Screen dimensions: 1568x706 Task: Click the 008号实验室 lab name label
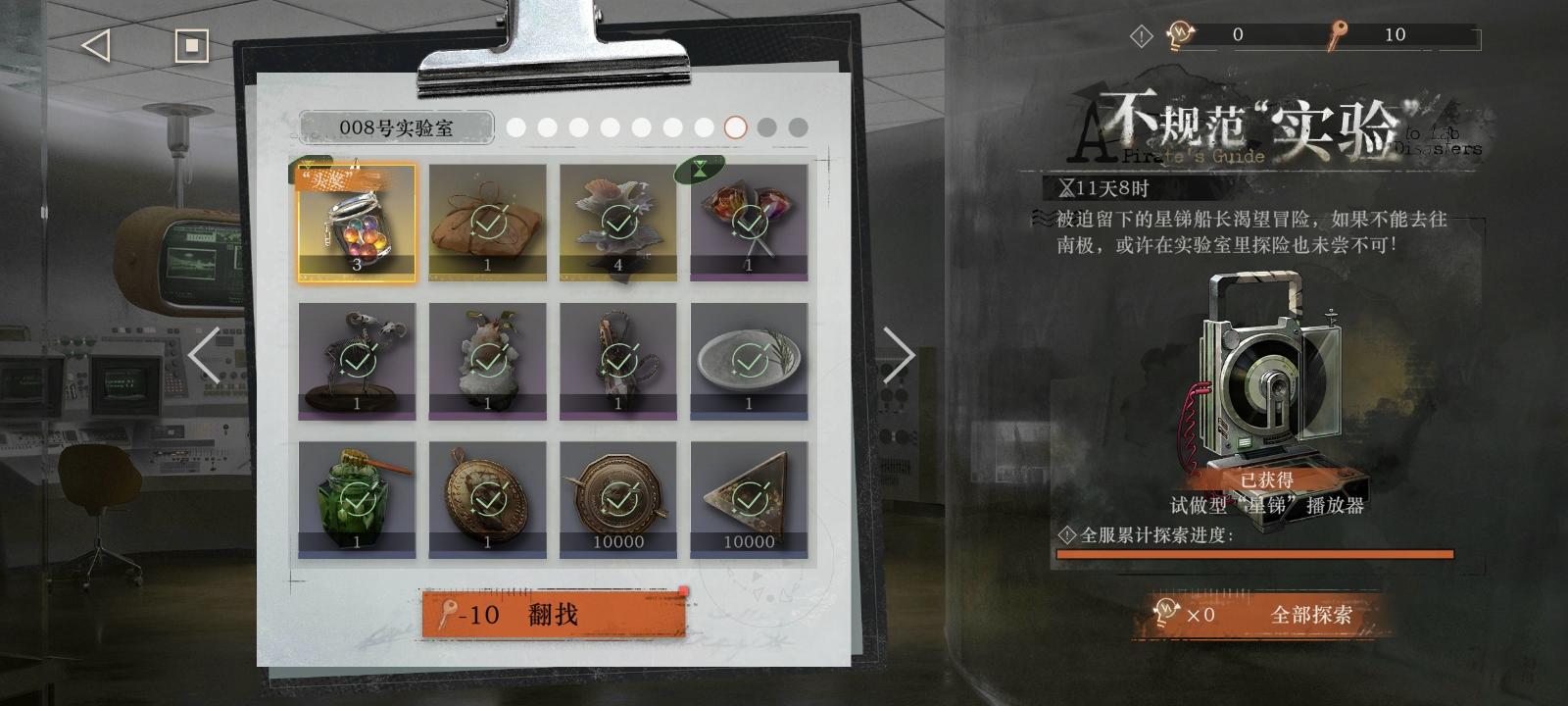pyautogui.click(x=397, y=126)
